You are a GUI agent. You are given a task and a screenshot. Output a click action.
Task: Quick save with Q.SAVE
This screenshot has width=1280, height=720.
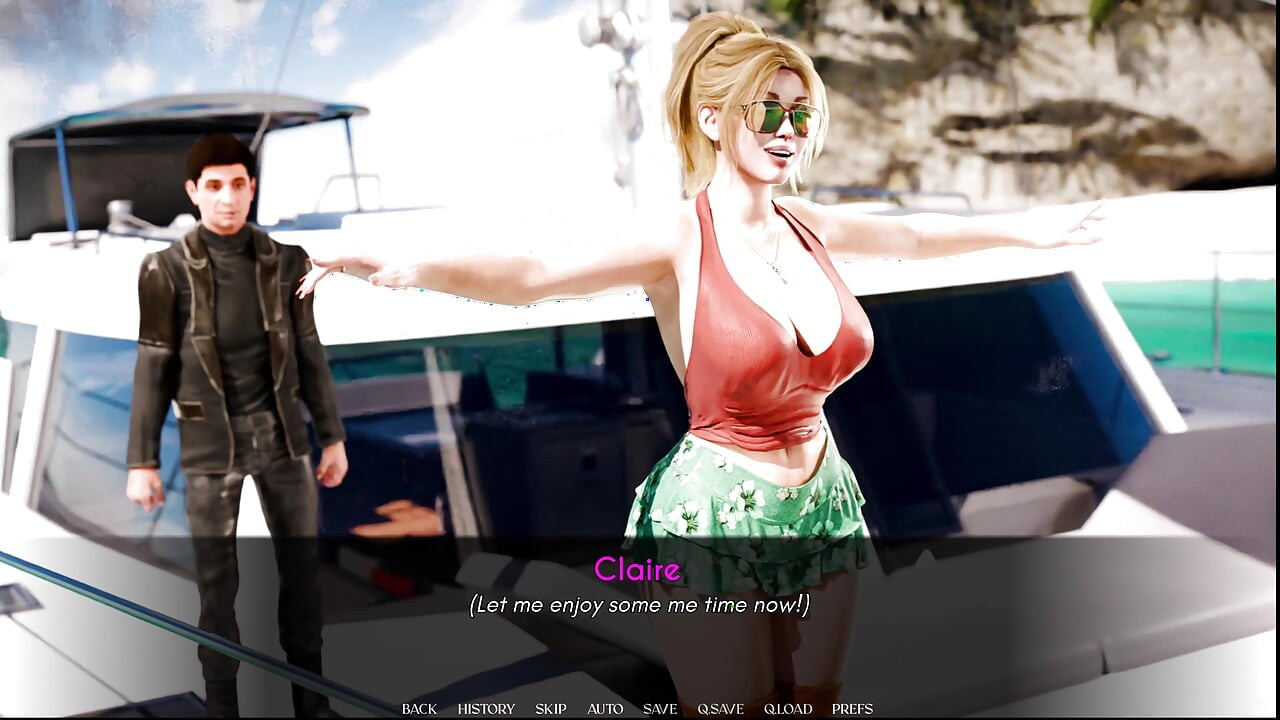pyautogui.click(x=720, y=709)
